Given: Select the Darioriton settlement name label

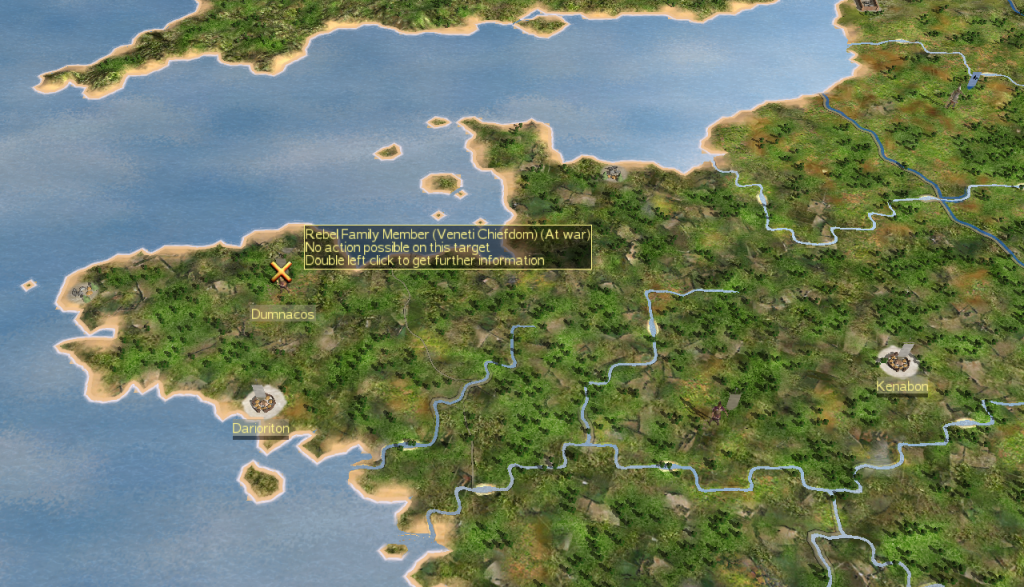Looking at the screenshot, I should point(261,428).
